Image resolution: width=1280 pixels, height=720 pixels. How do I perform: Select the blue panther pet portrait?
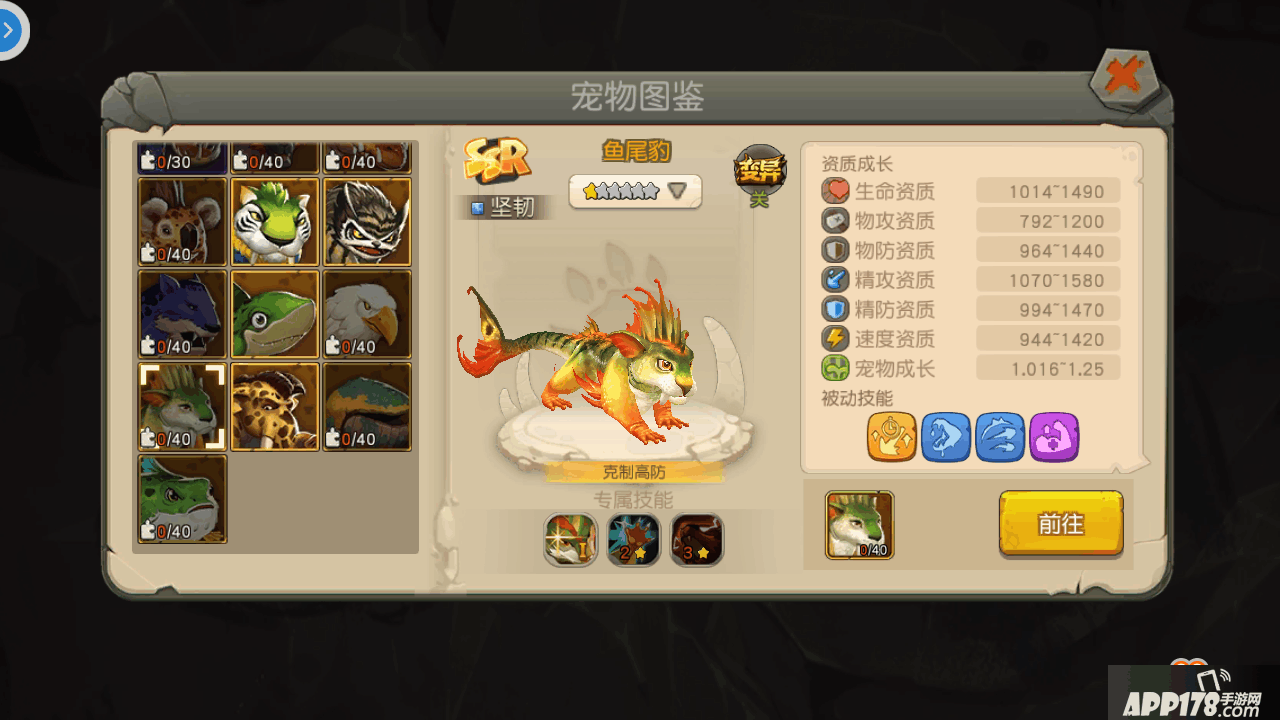click(x=183, y=314)
